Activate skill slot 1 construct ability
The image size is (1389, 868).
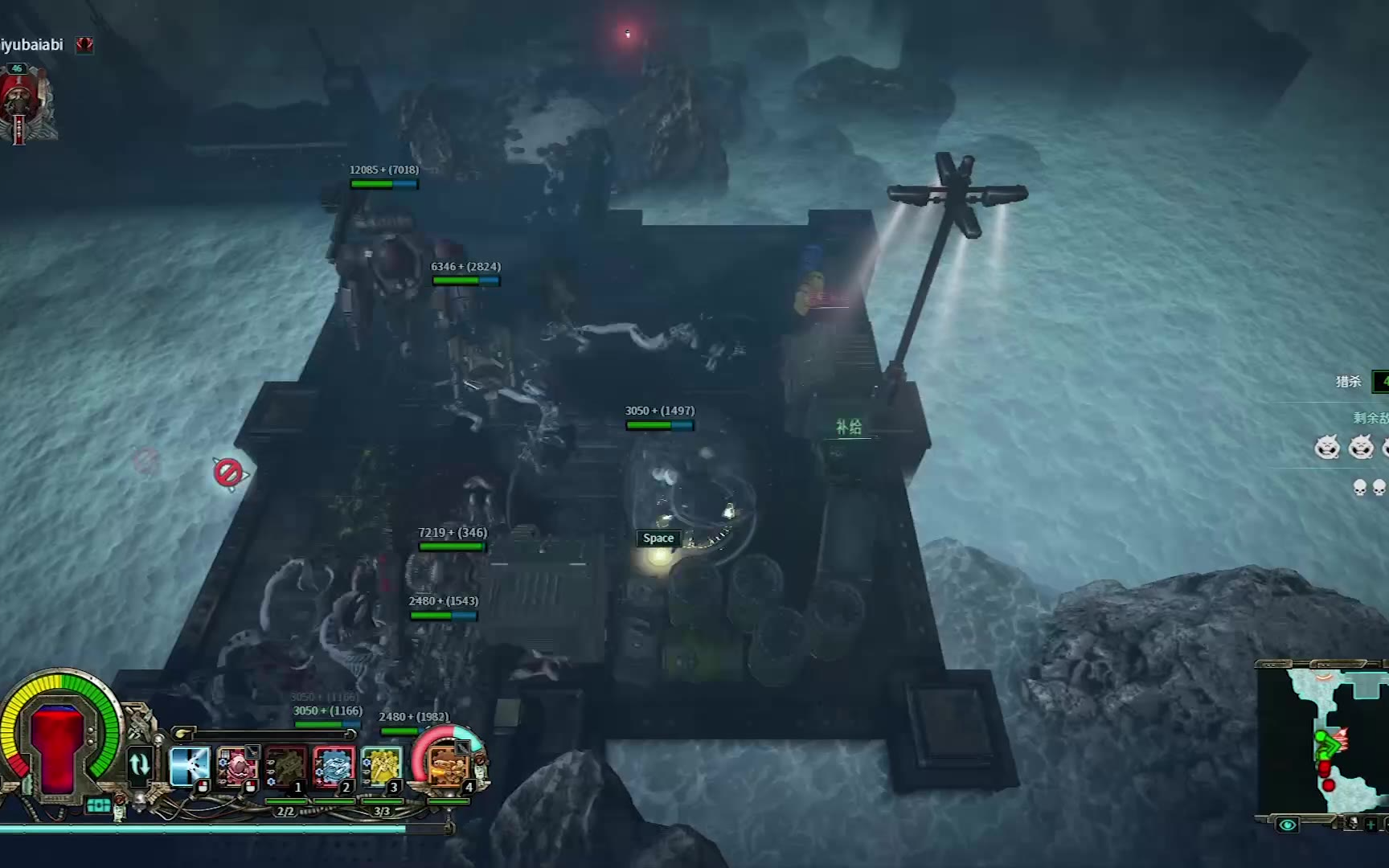(x=285, y=767)
